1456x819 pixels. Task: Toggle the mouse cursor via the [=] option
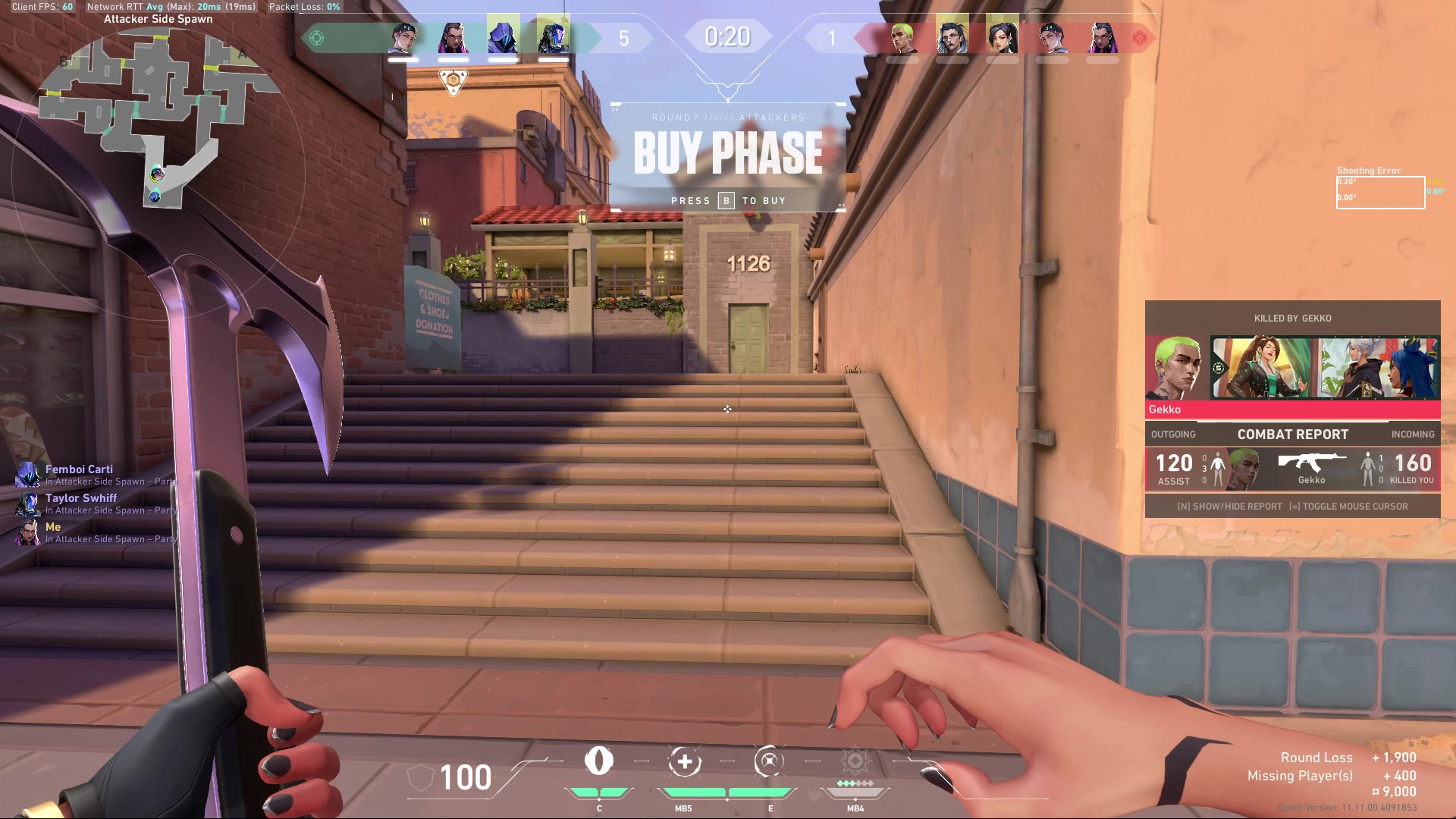tap(1350, 506)
